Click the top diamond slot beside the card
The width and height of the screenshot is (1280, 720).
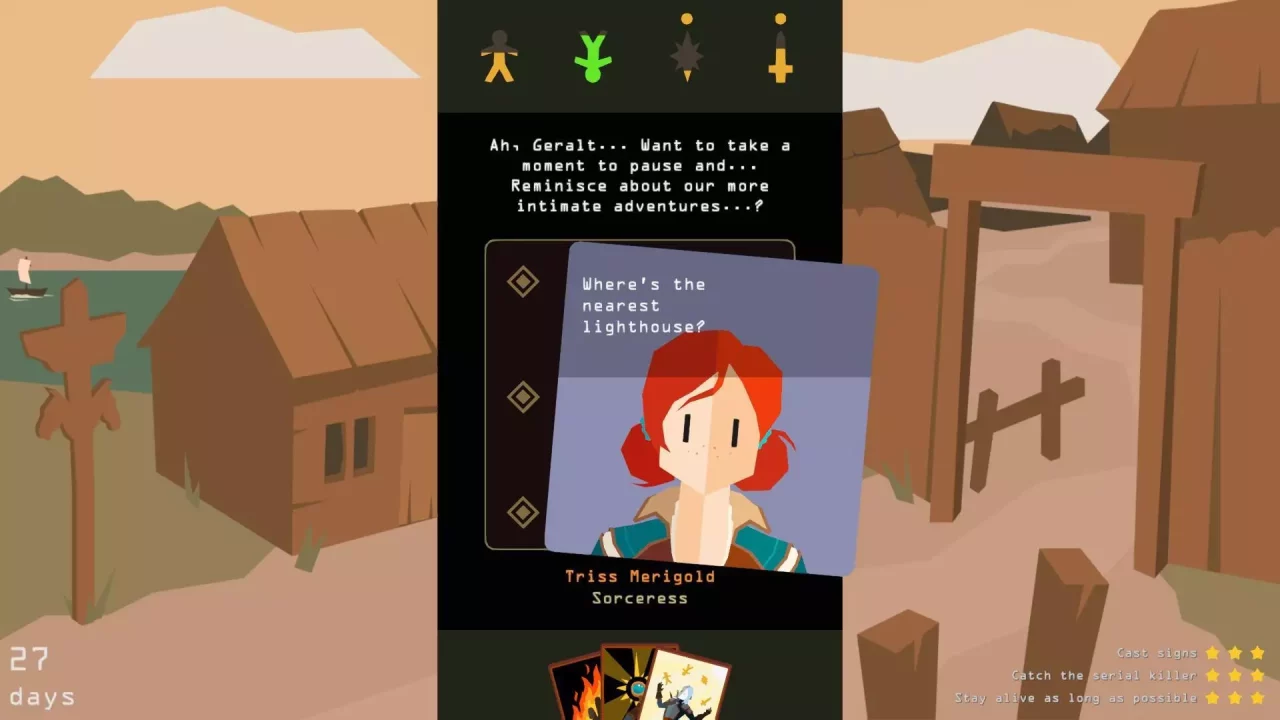pos(523,283)
